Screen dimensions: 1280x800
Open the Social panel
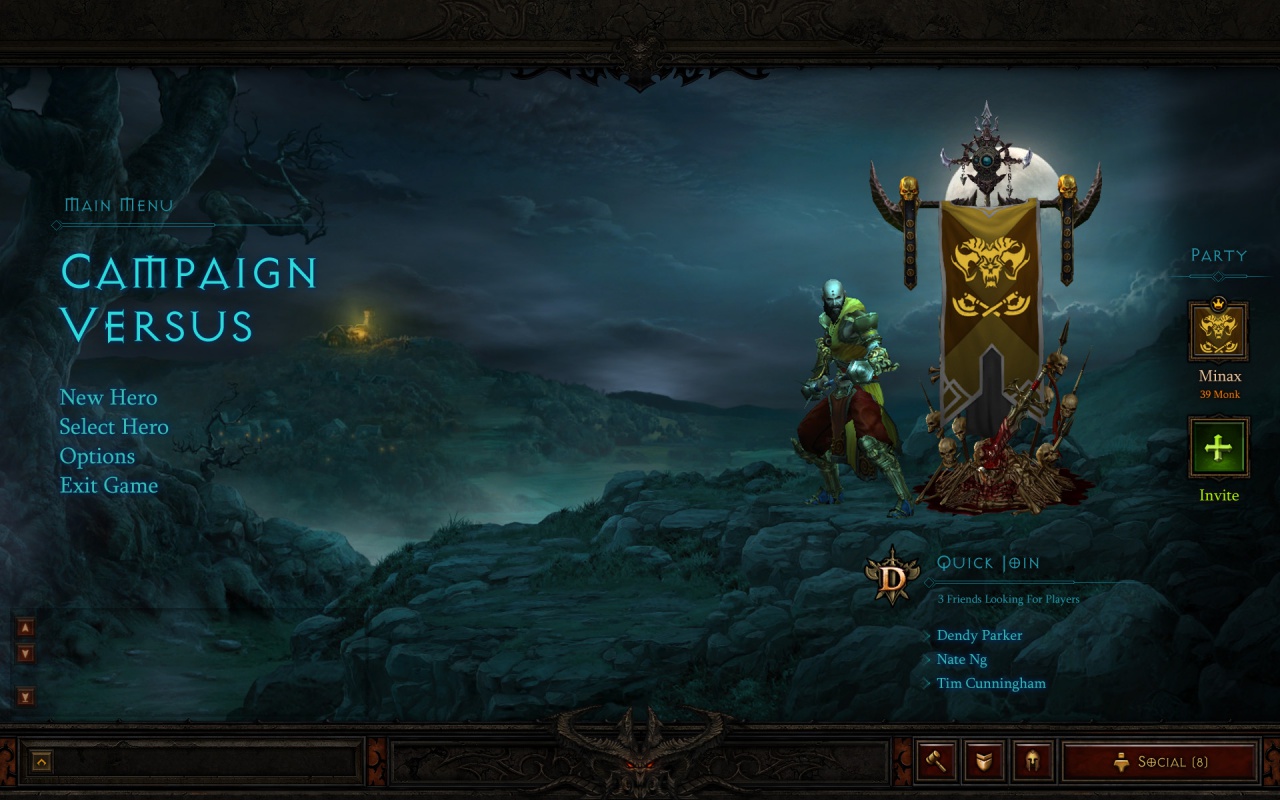pos(1160,762)
